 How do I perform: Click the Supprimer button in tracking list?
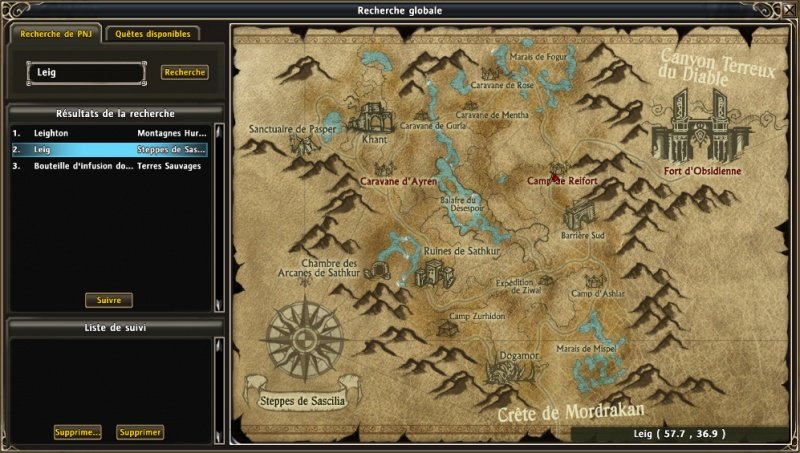coord(140,432)
